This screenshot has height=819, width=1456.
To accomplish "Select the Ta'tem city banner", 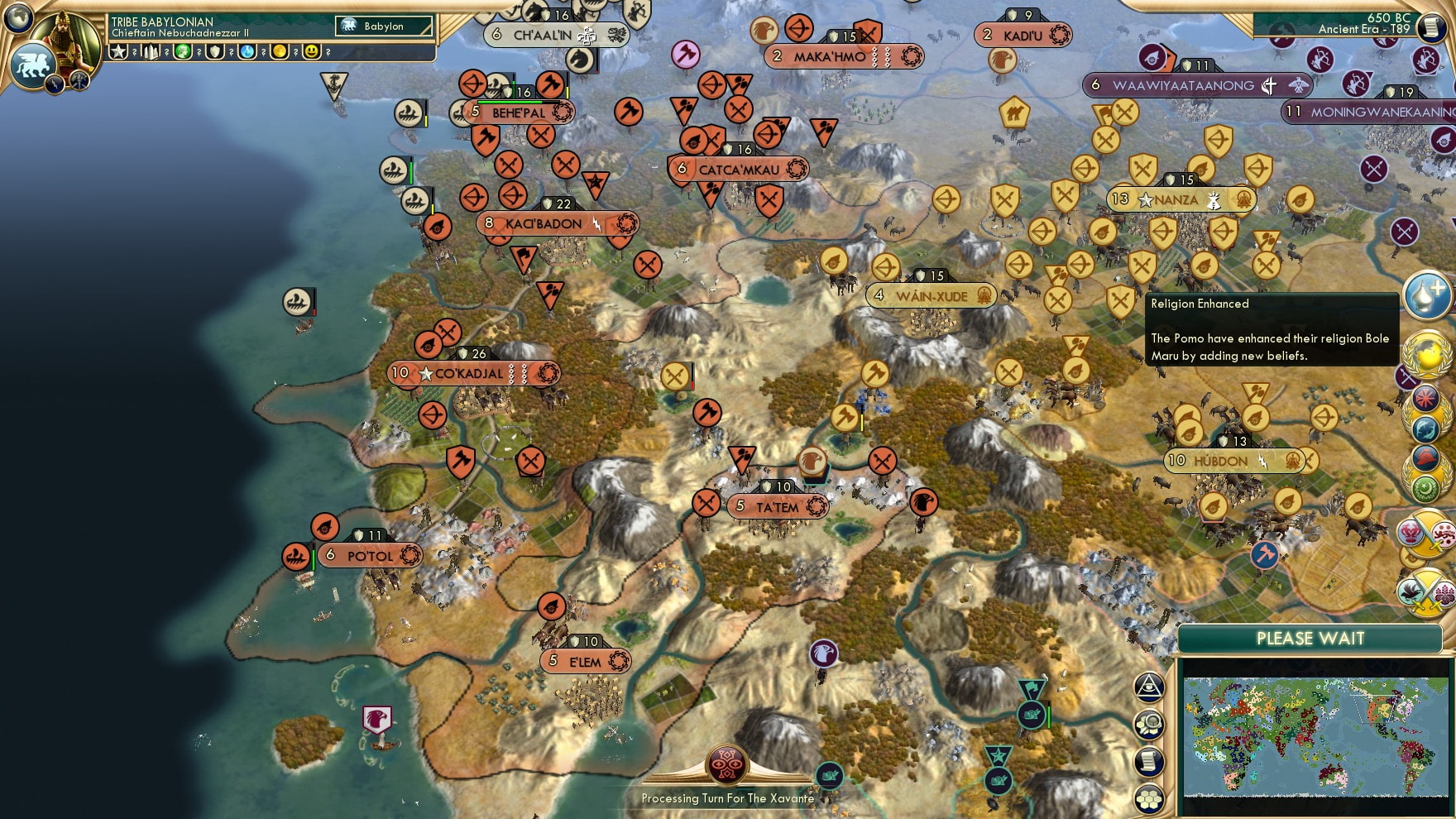I will coord(778,506).
